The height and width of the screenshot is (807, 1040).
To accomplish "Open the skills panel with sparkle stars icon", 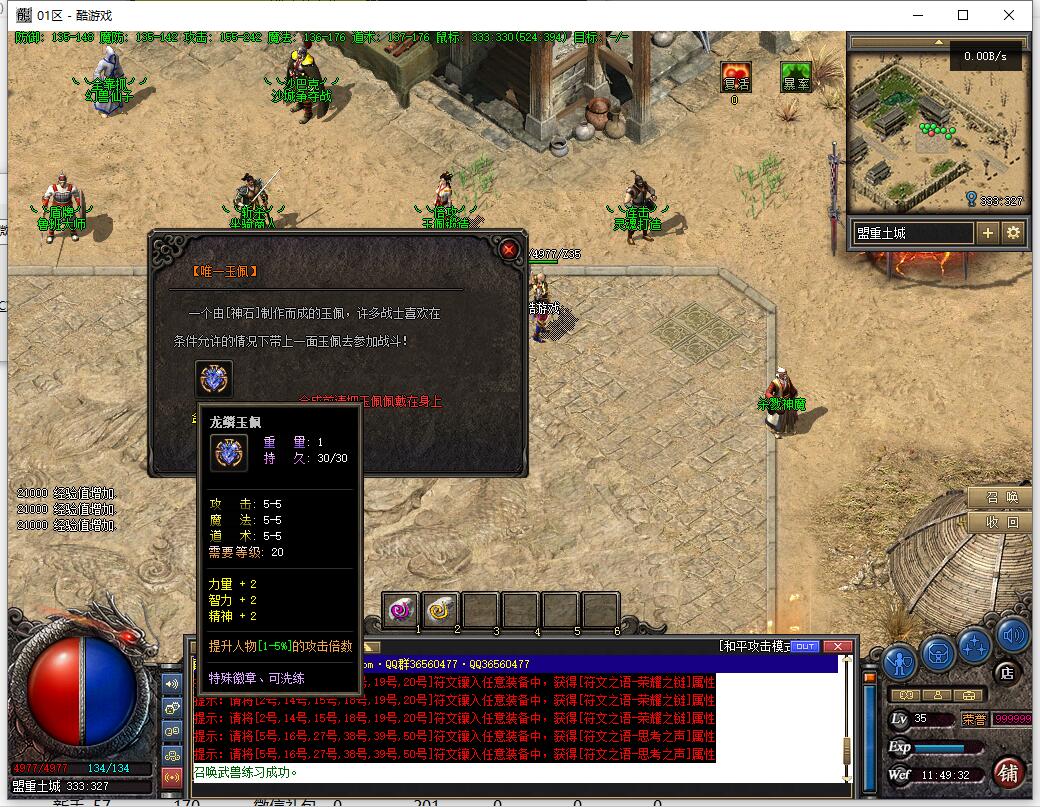I will tap(975, 645).
